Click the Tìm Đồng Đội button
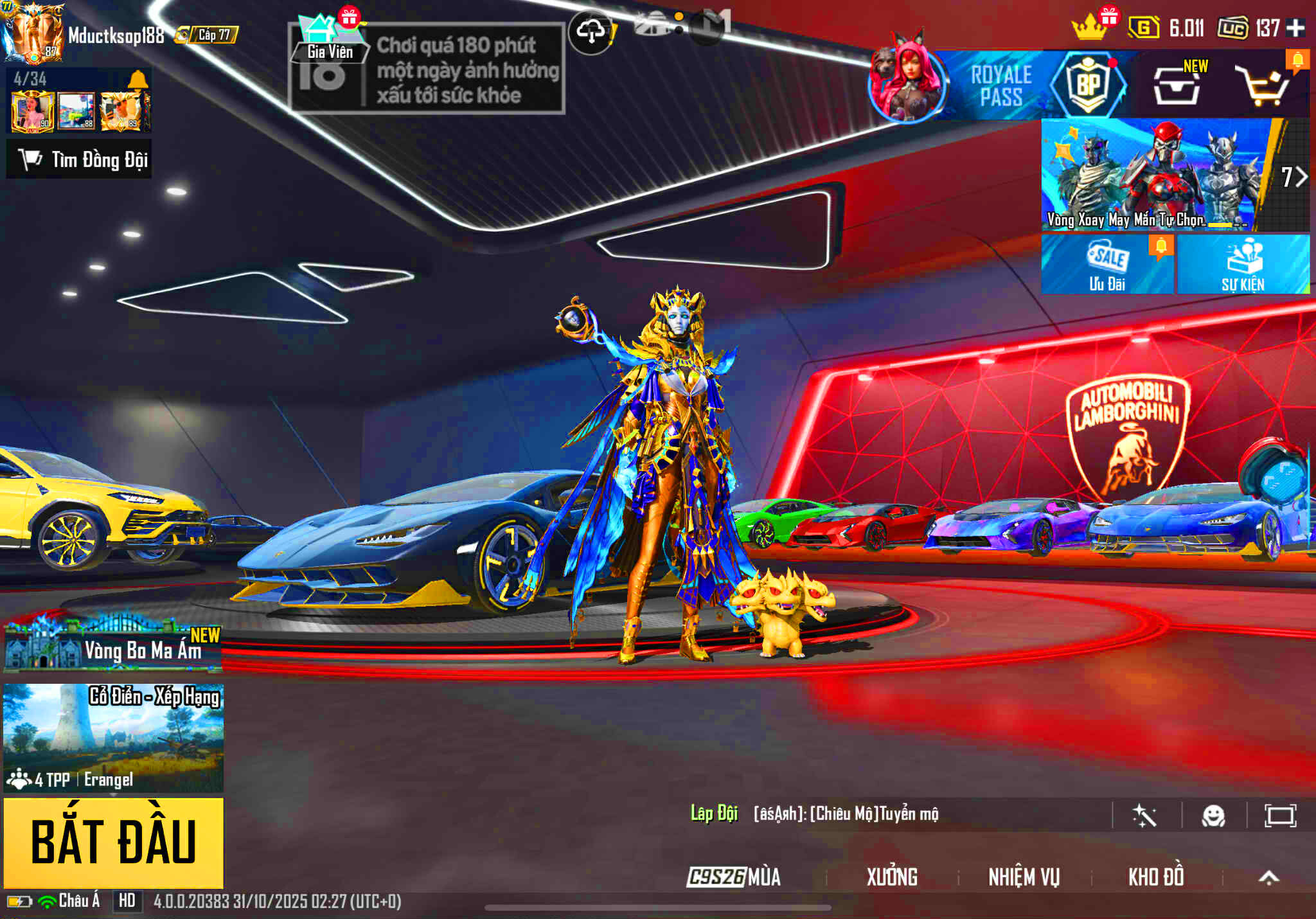This screenshot has height=919, width=1316. (x=79, y=159)
